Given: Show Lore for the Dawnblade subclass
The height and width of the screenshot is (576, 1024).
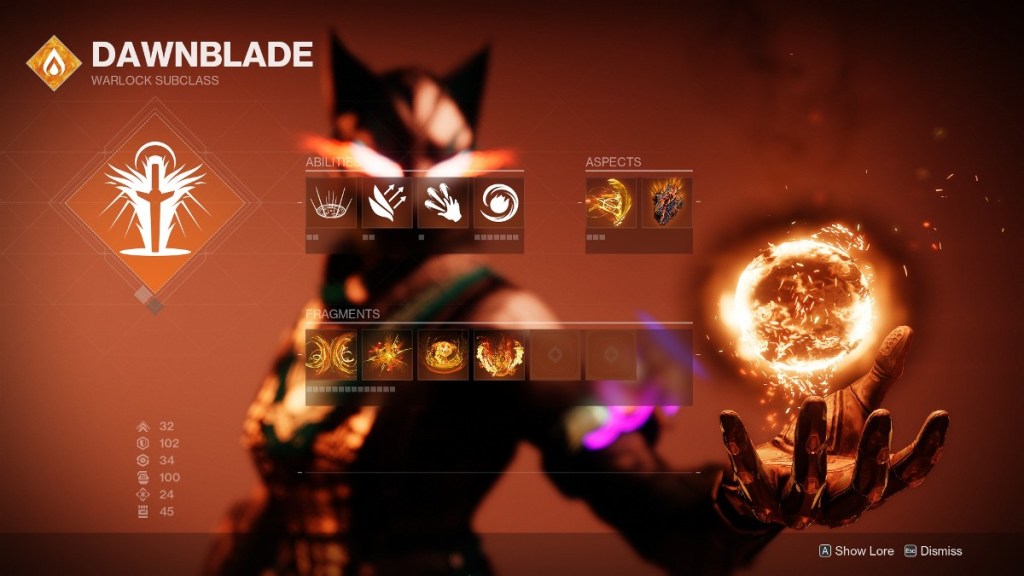Looking at the screenshot, I should pos(857,550).
